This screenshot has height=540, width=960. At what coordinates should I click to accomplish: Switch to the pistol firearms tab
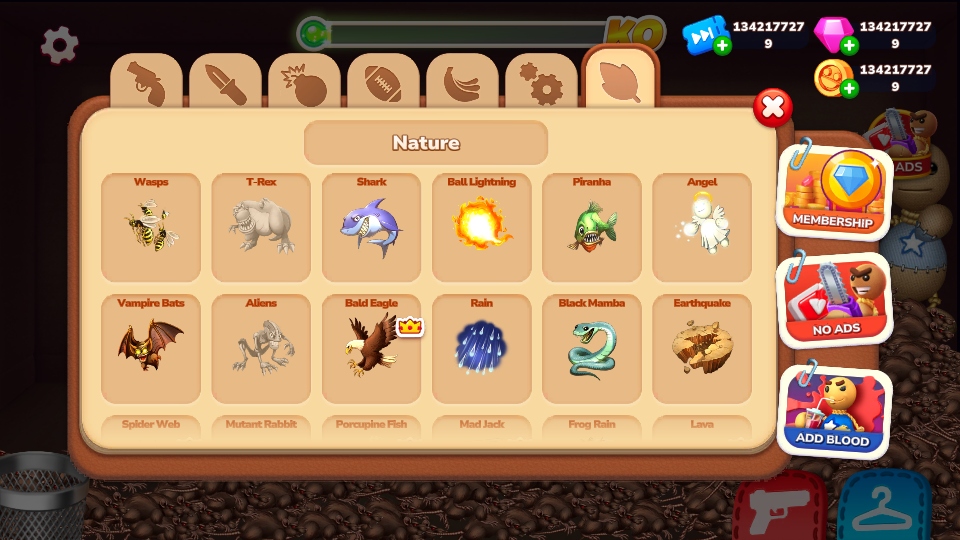click(146, 84)
